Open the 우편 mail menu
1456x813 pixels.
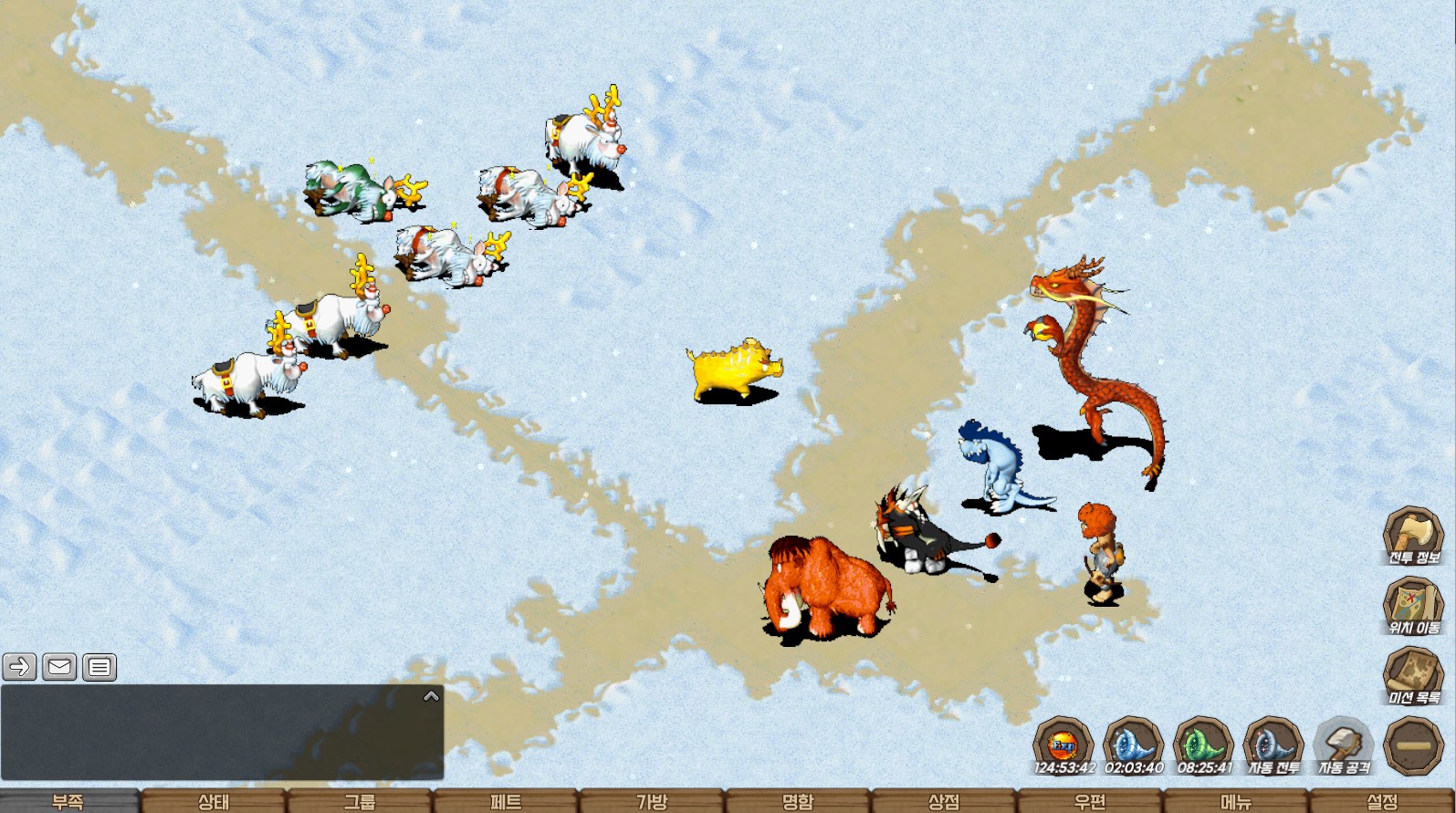pos(1090,801)
